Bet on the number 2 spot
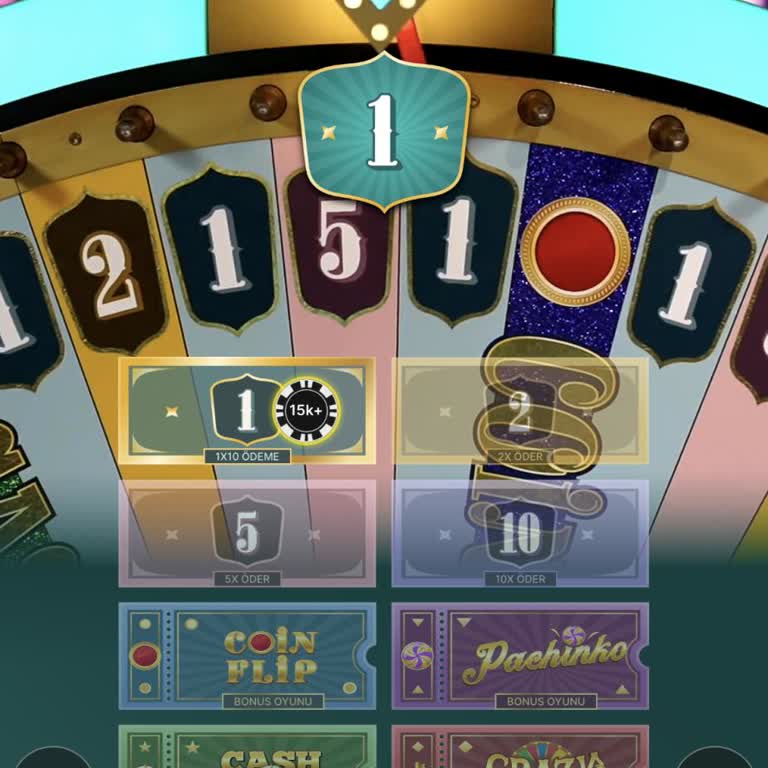Image resolution: width=768 pixels, height=768 pixels. pos(520,410)
